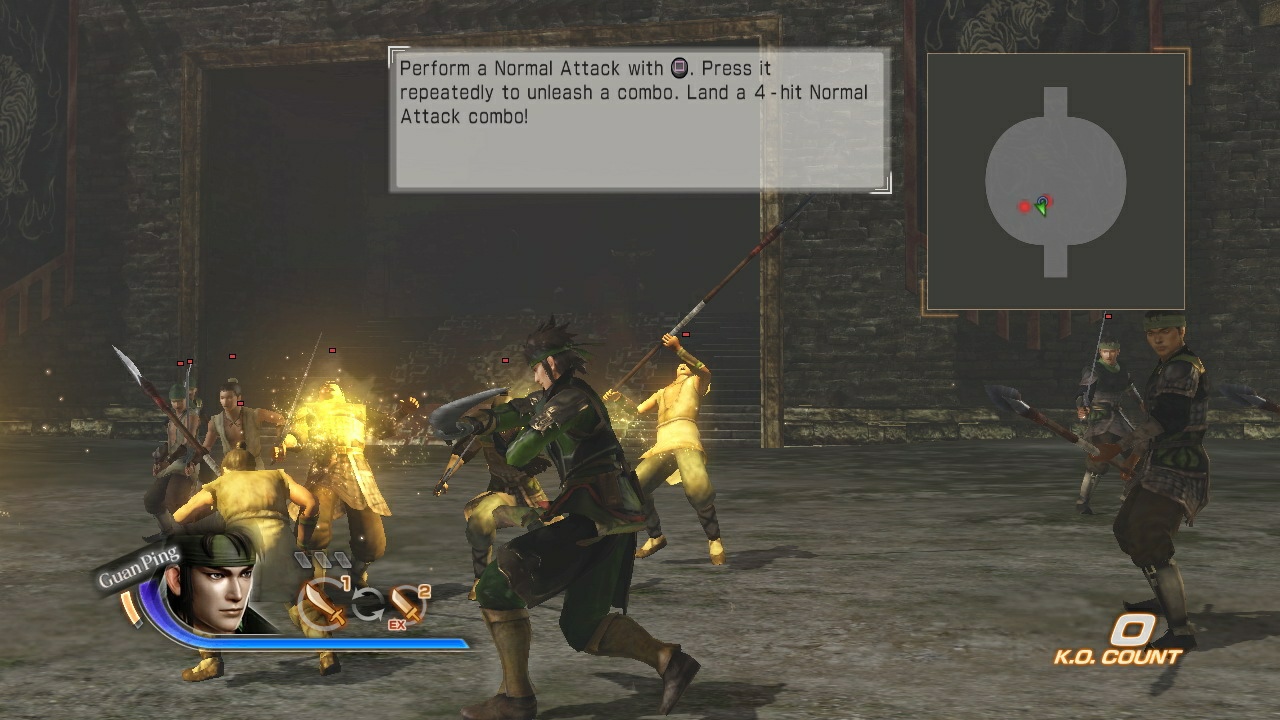
Task: Click the orange gauge beside the portrait
Action: tap(129, 606)
